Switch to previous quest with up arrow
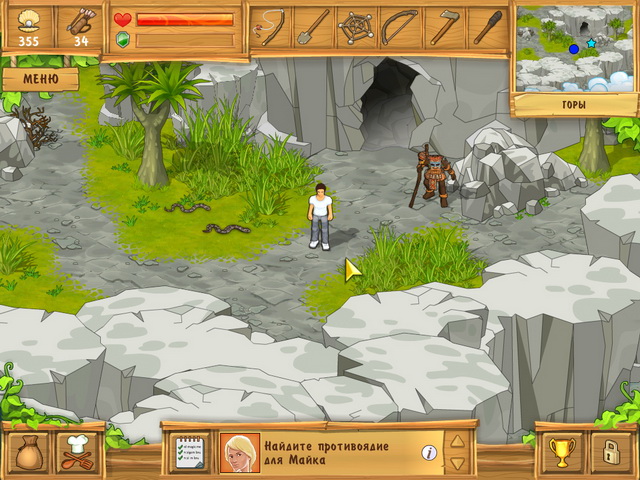 (x=457, y=441)
